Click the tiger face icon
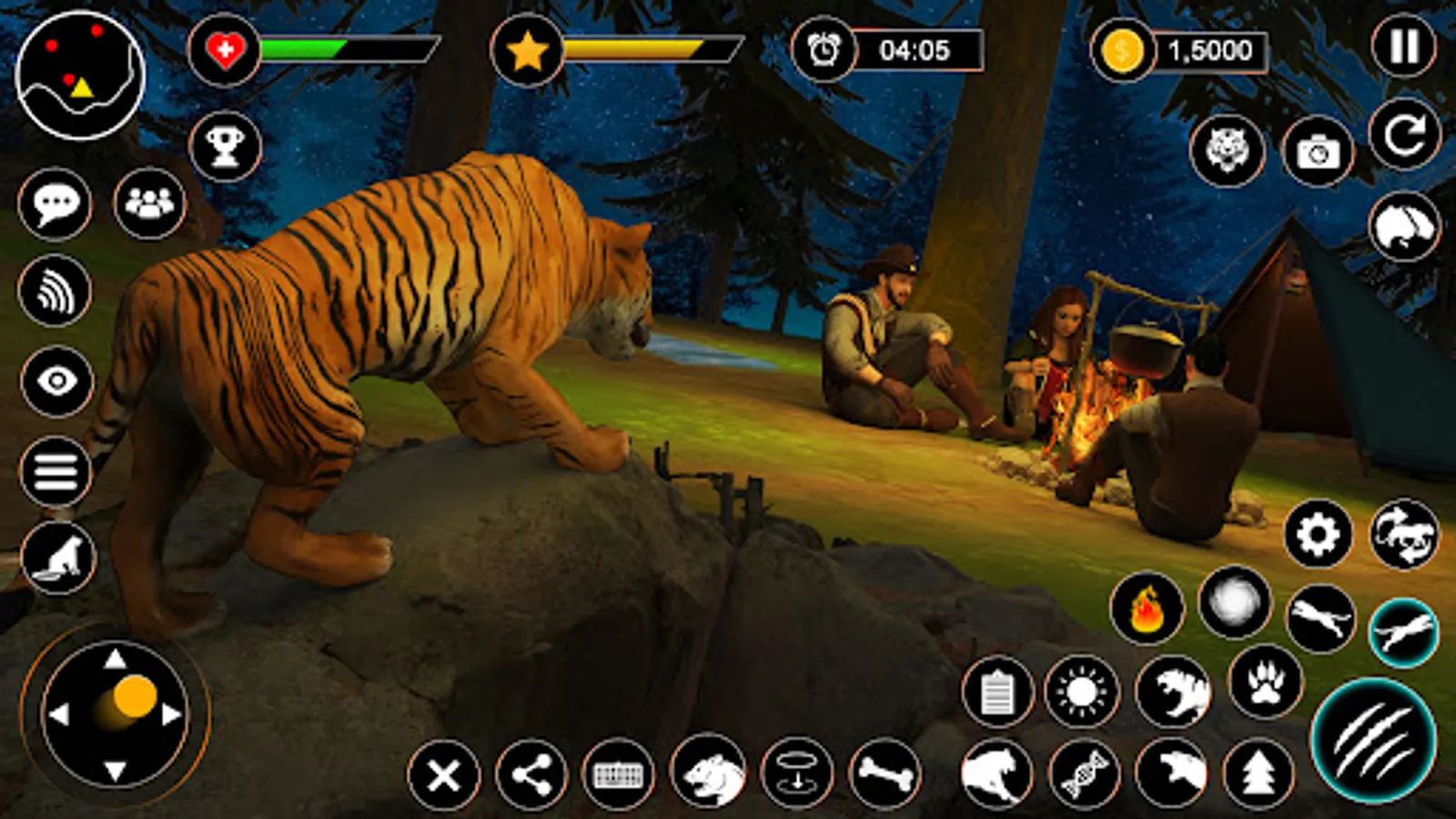Image resolution: width=1456 pixels, height=819 pixels. 1227,150
